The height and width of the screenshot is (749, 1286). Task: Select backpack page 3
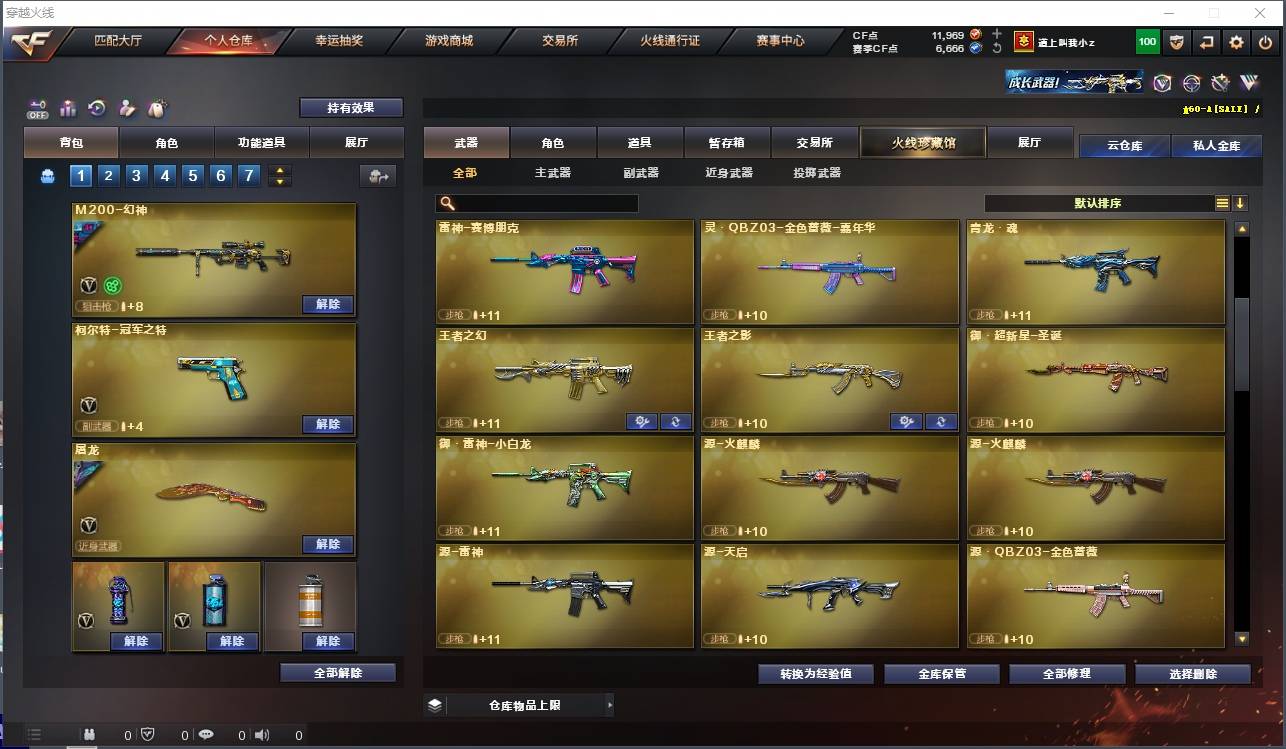[x=137, y=175]
